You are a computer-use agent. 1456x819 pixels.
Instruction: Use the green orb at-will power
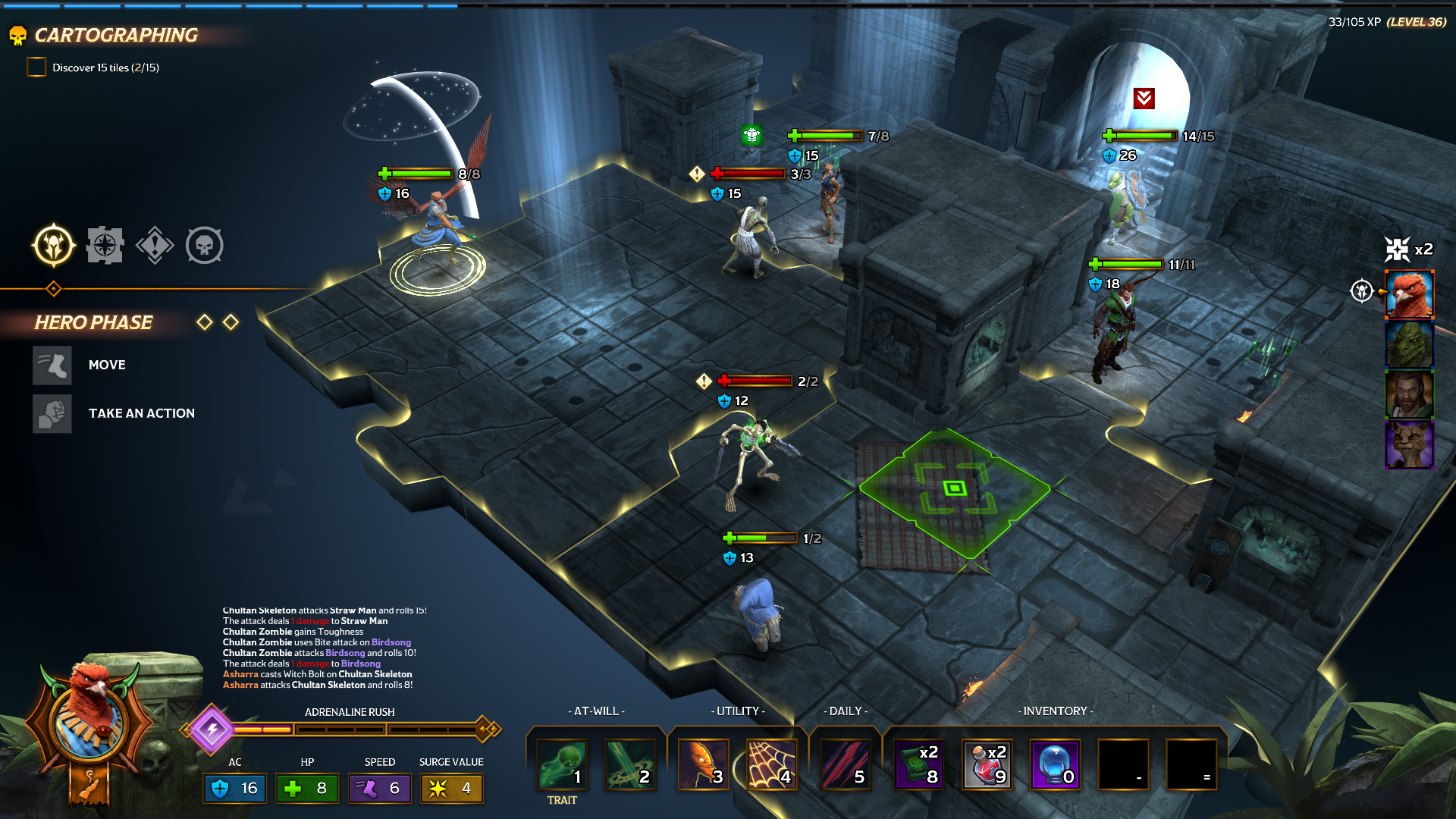point(562,764)
